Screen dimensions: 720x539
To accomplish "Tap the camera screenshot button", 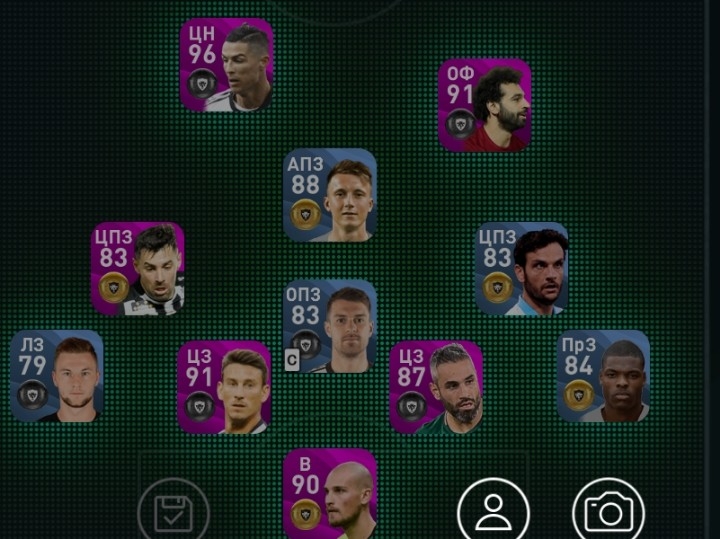I will (608, 512).
